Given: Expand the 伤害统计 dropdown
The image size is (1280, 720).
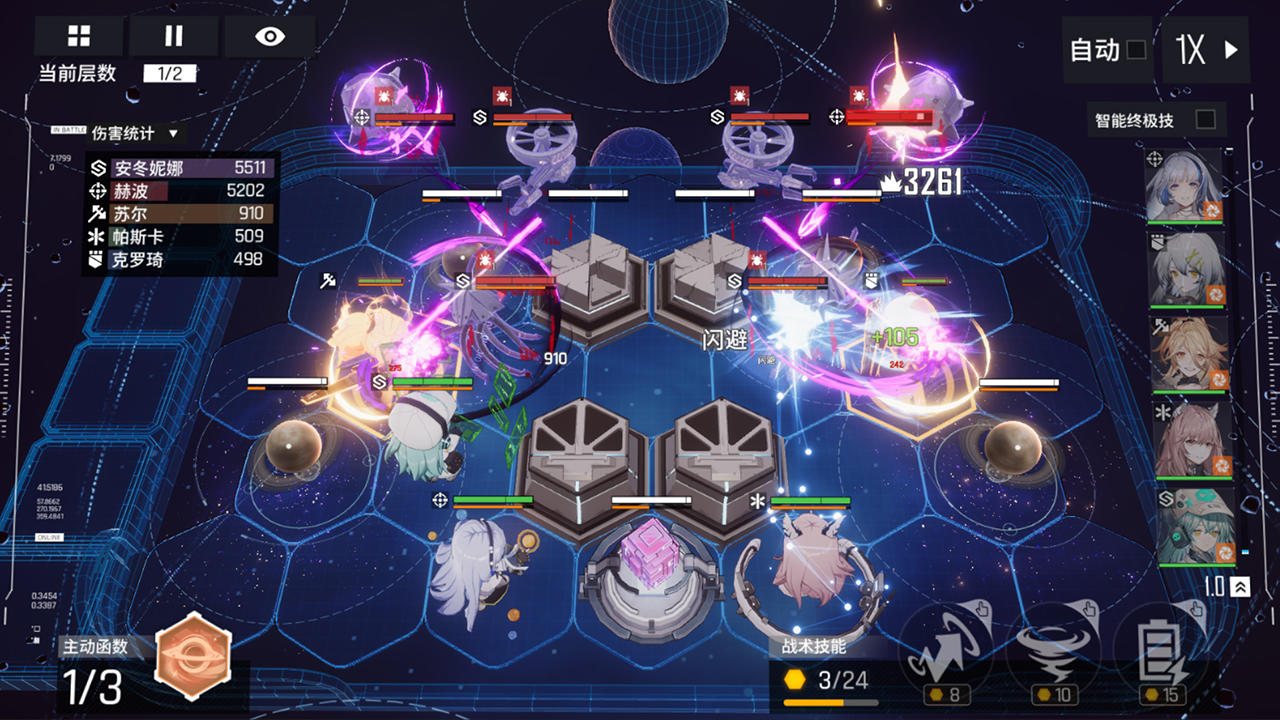Looking at the screenshot, I should (x=173, y=133).
